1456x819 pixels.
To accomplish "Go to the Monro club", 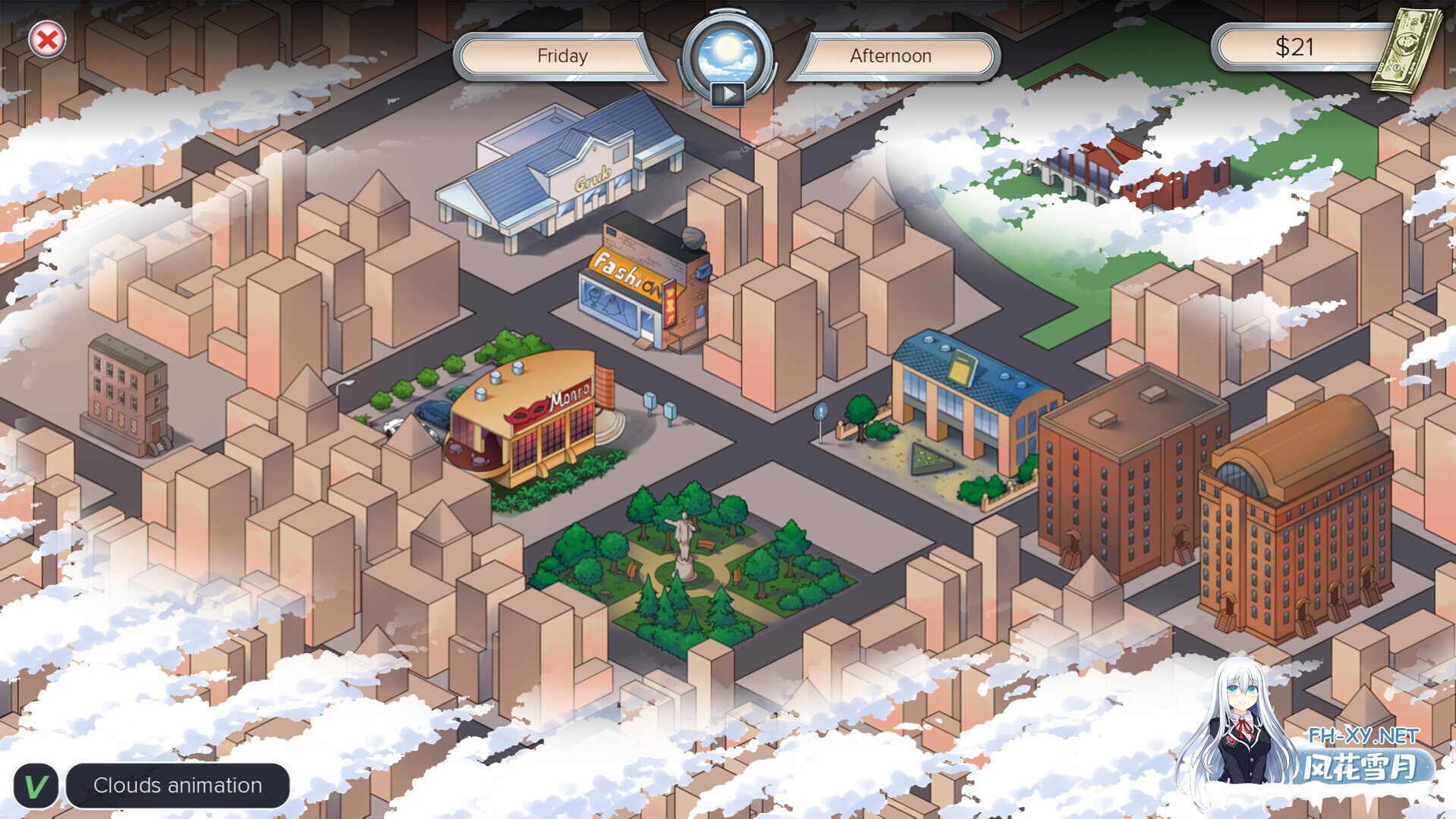I will (531, 421).
